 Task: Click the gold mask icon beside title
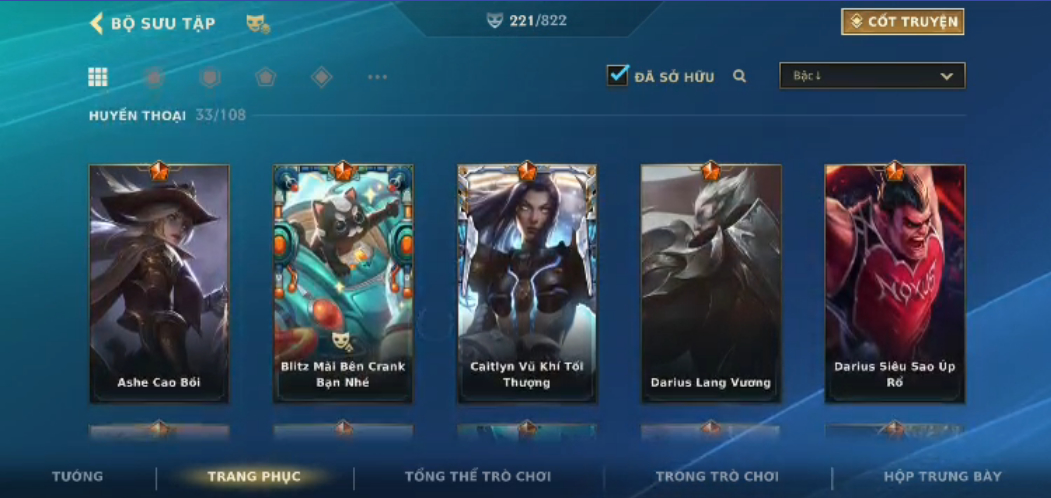pos(257,24)
